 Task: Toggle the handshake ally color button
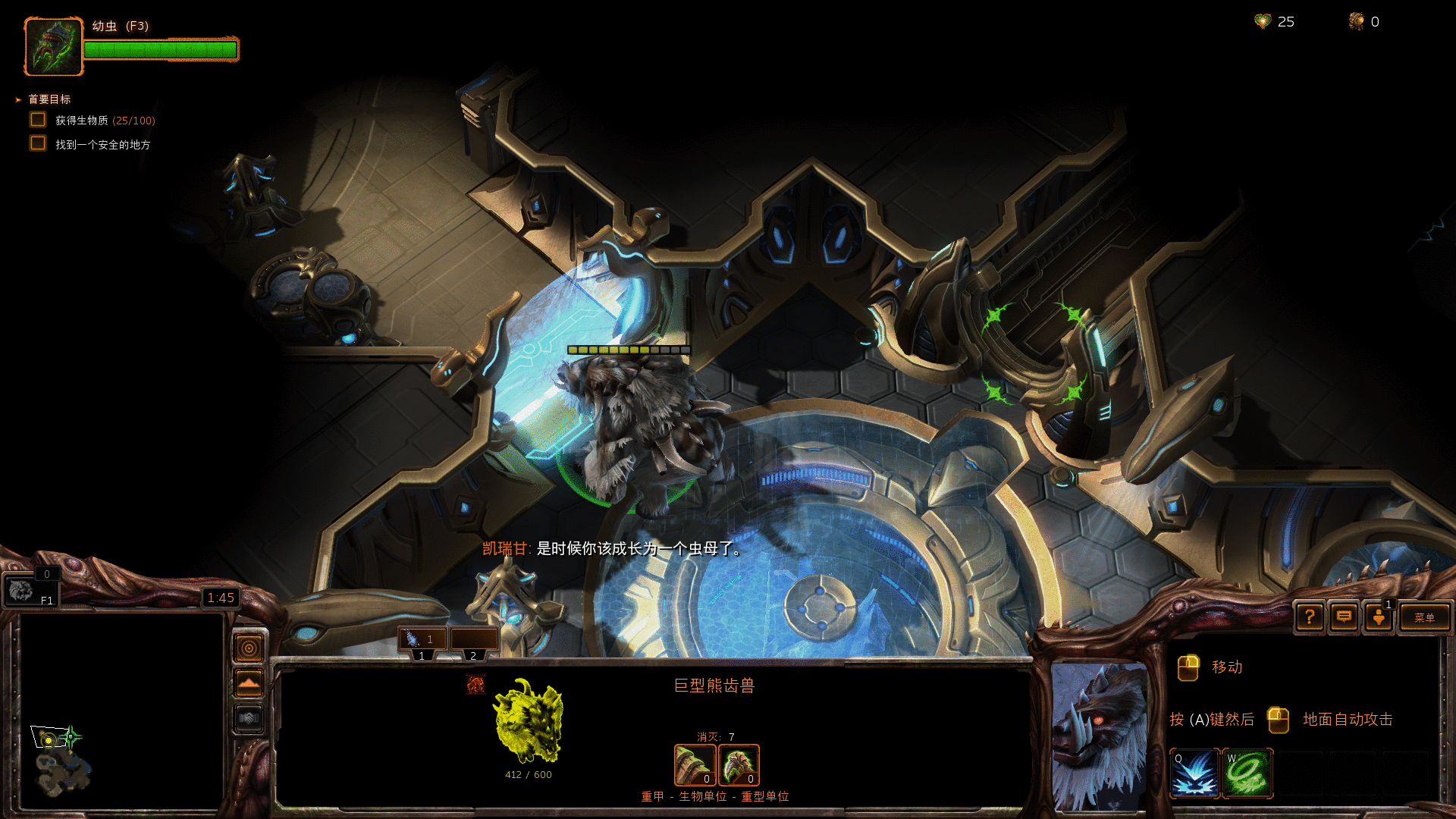[249, 718]
